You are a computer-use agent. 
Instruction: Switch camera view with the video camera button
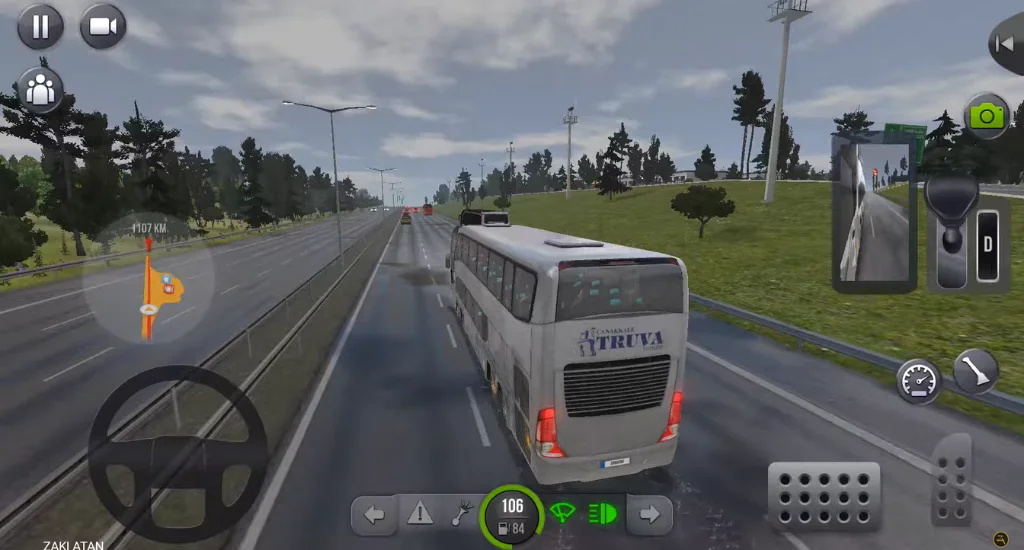point(103,26)
